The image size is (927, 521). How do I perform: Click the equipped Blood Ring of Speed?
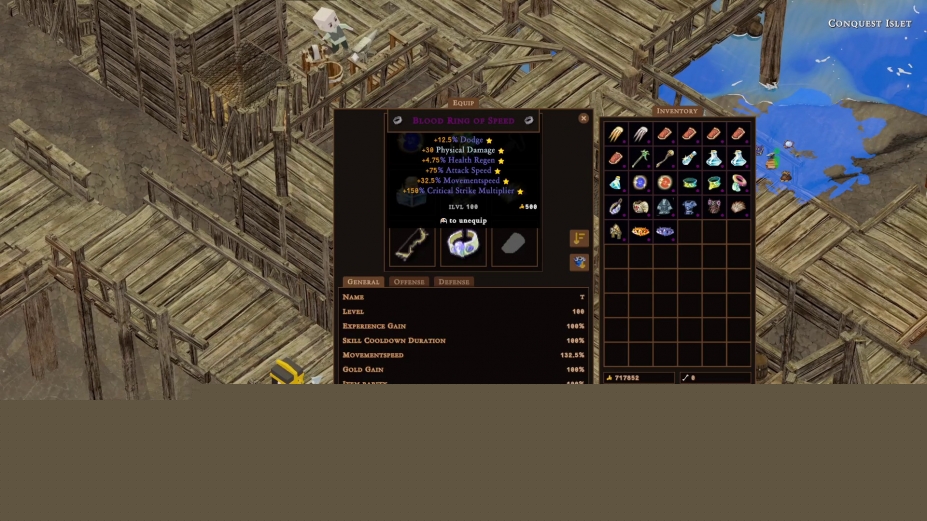click(x=464, y=245)
